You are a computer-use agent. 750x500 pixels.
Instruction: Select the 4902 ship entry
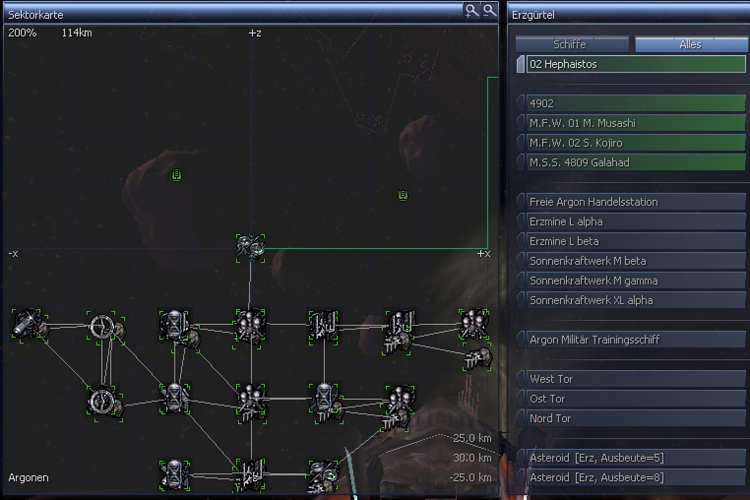(x=635, y=103)
